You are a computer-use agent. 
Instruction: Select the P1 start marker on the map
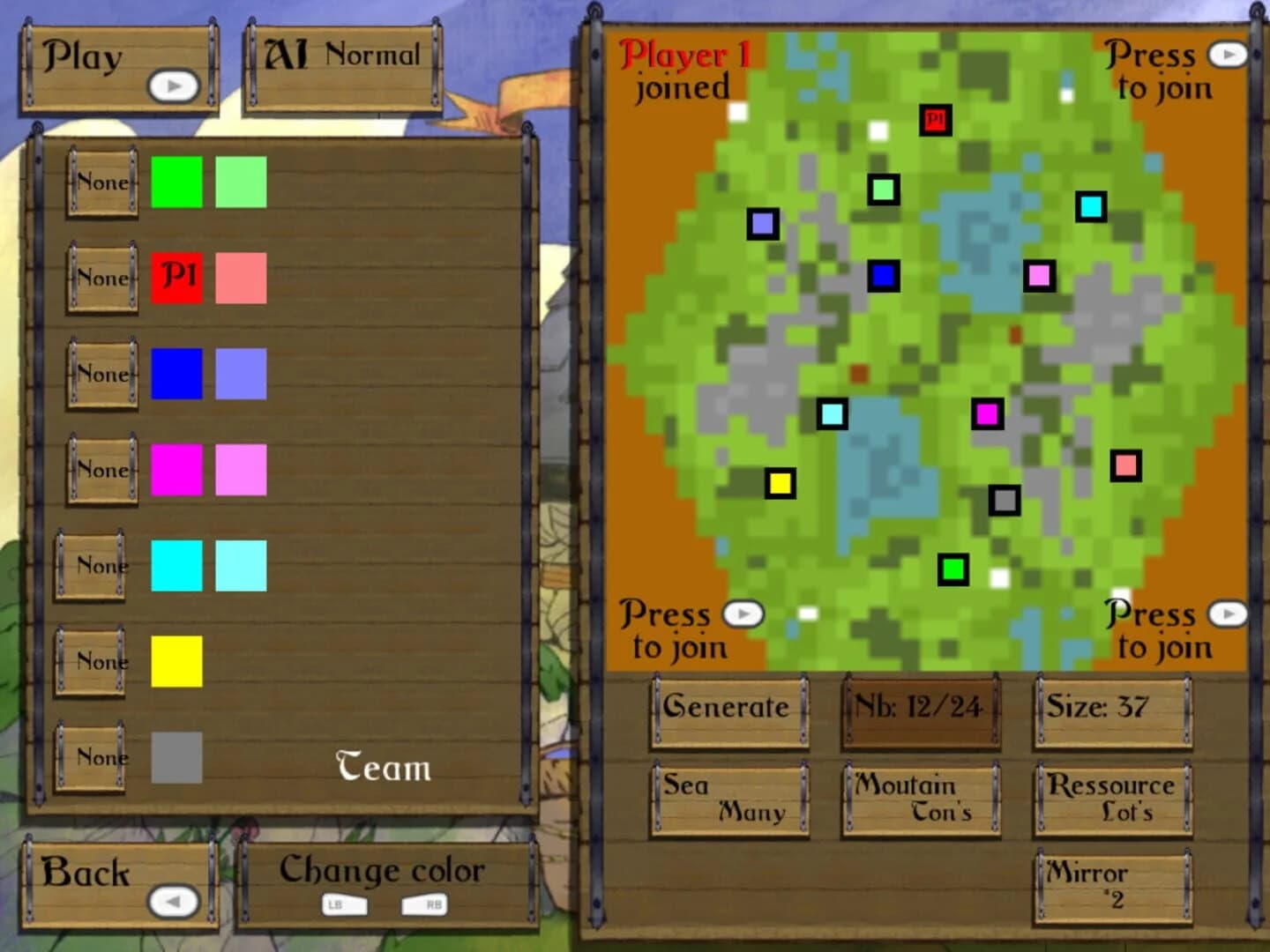[x=936, y=118]
